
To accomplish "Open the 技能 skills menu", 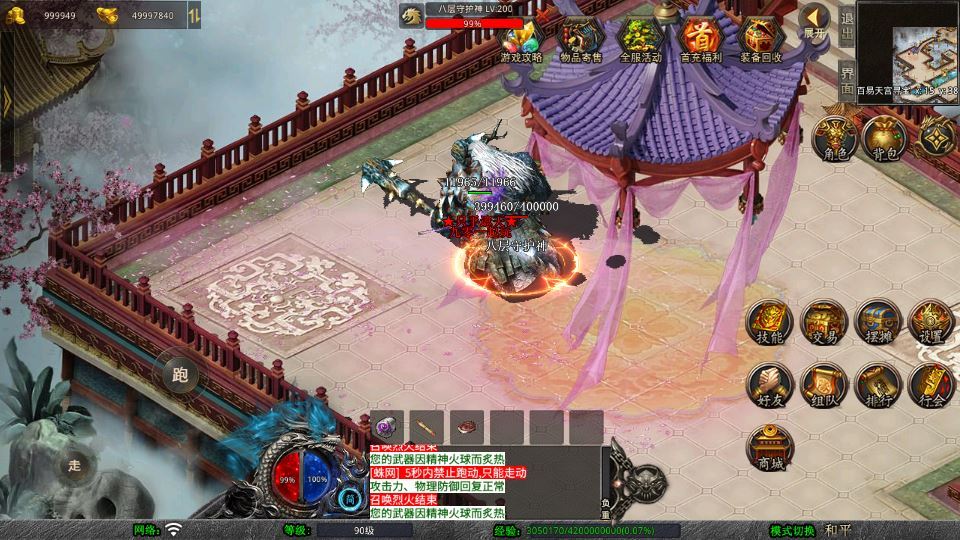I will coord(770,323).
